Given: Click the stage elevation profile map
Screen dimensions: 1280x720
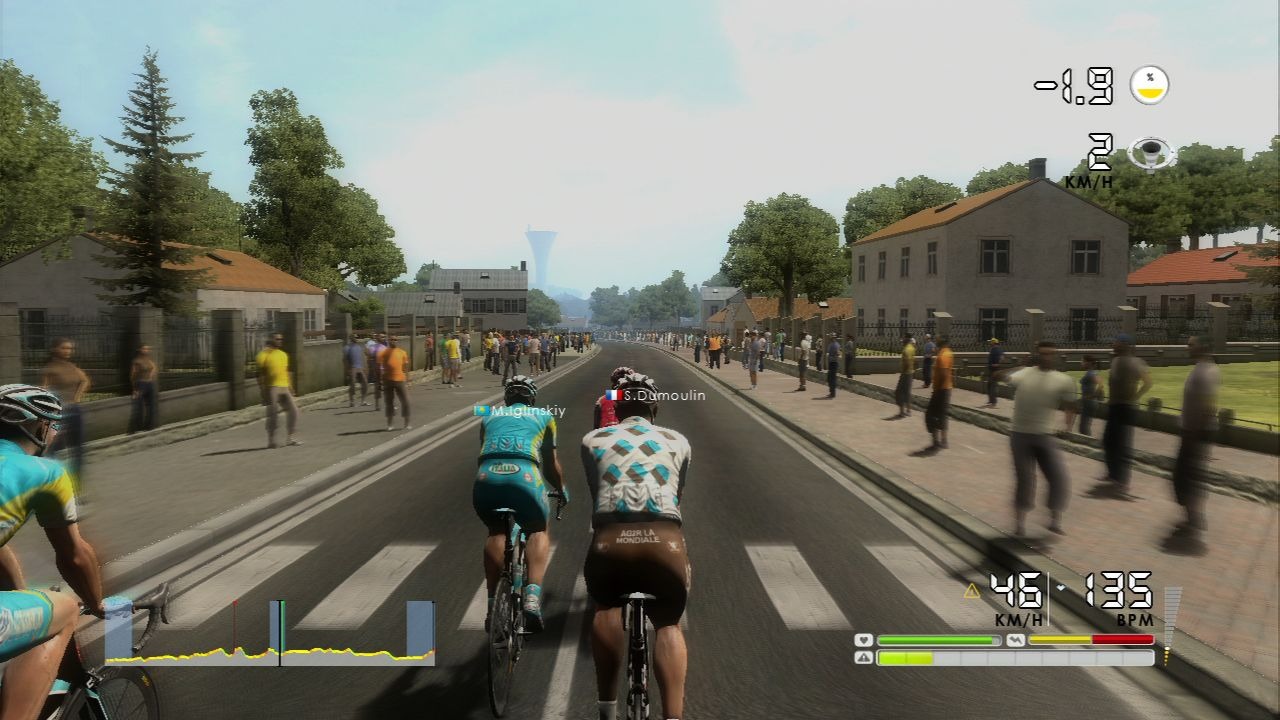Looking at the screenshot, I should pyautogui.click(x=270, y=634).
